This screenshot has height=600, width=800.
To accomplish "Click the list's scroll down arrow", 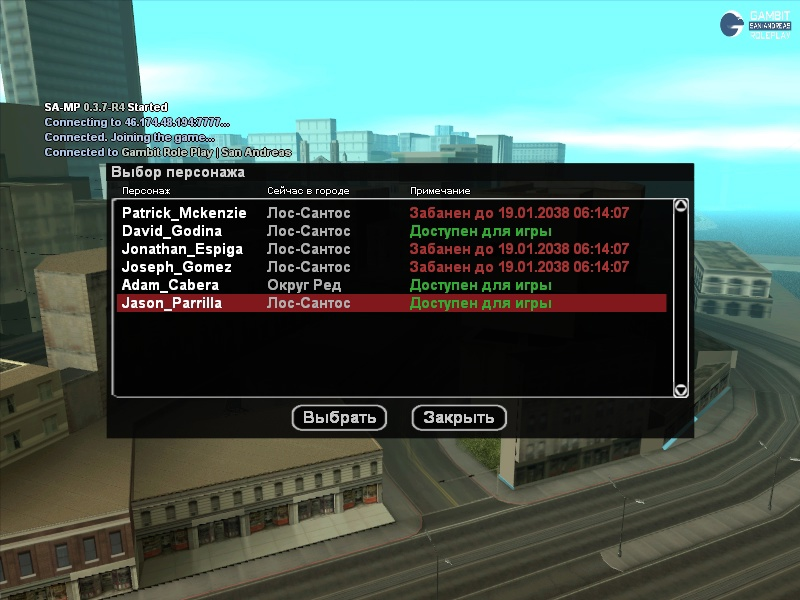I will [x=681, y=390].
